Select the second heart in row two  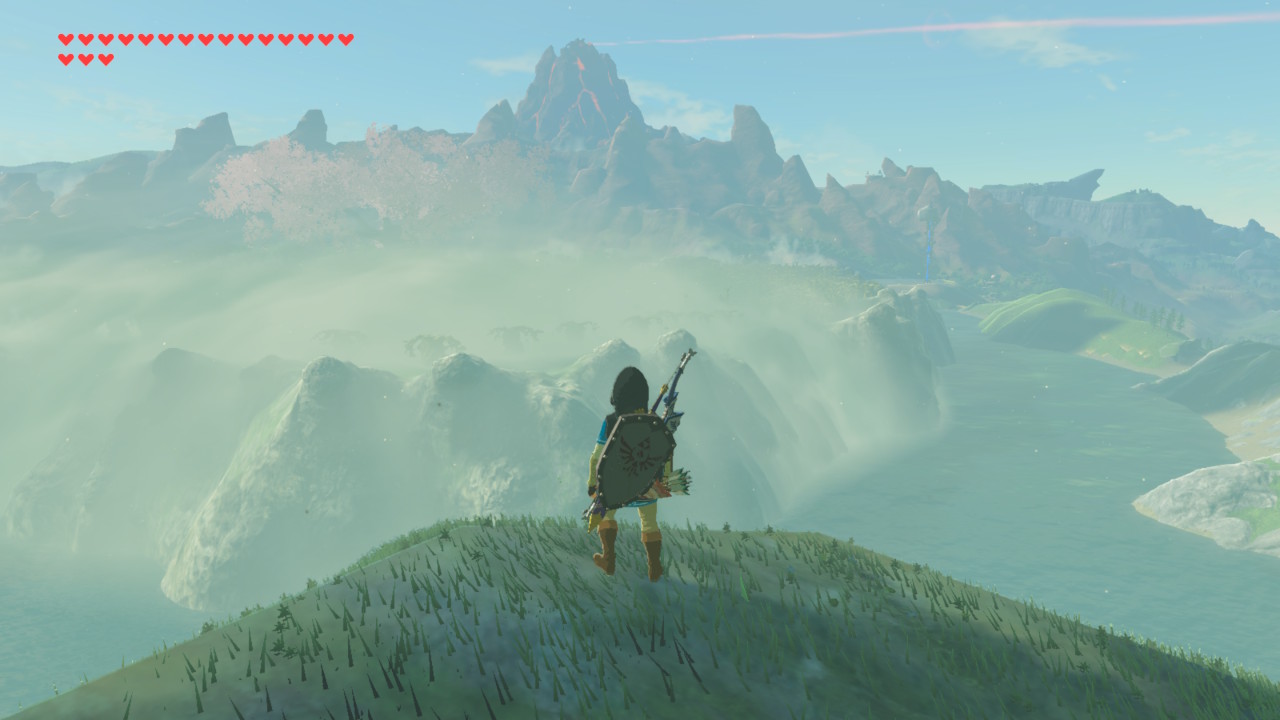coord(86,60)
